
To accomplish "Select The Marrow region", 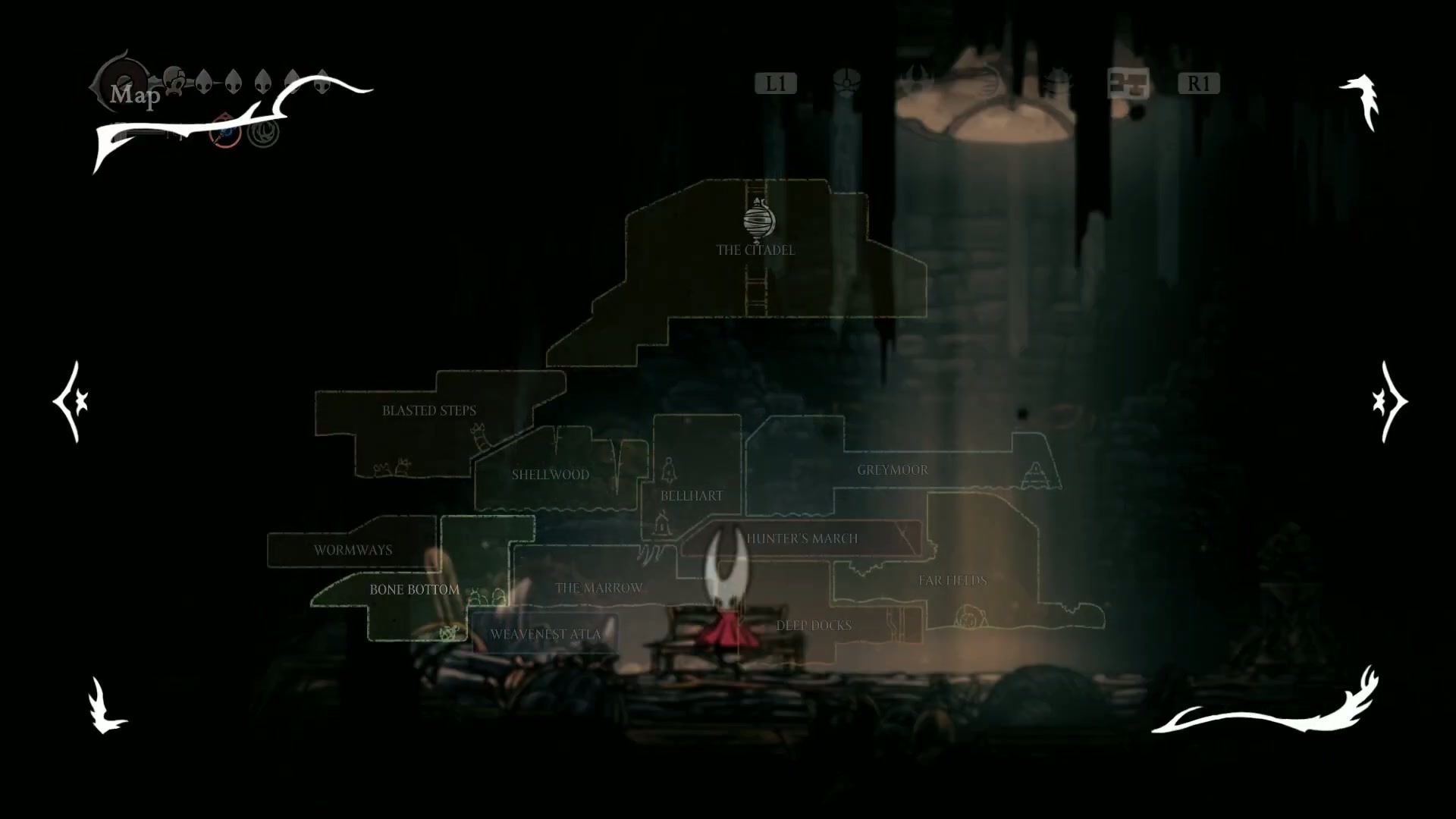I will point(598,588).
